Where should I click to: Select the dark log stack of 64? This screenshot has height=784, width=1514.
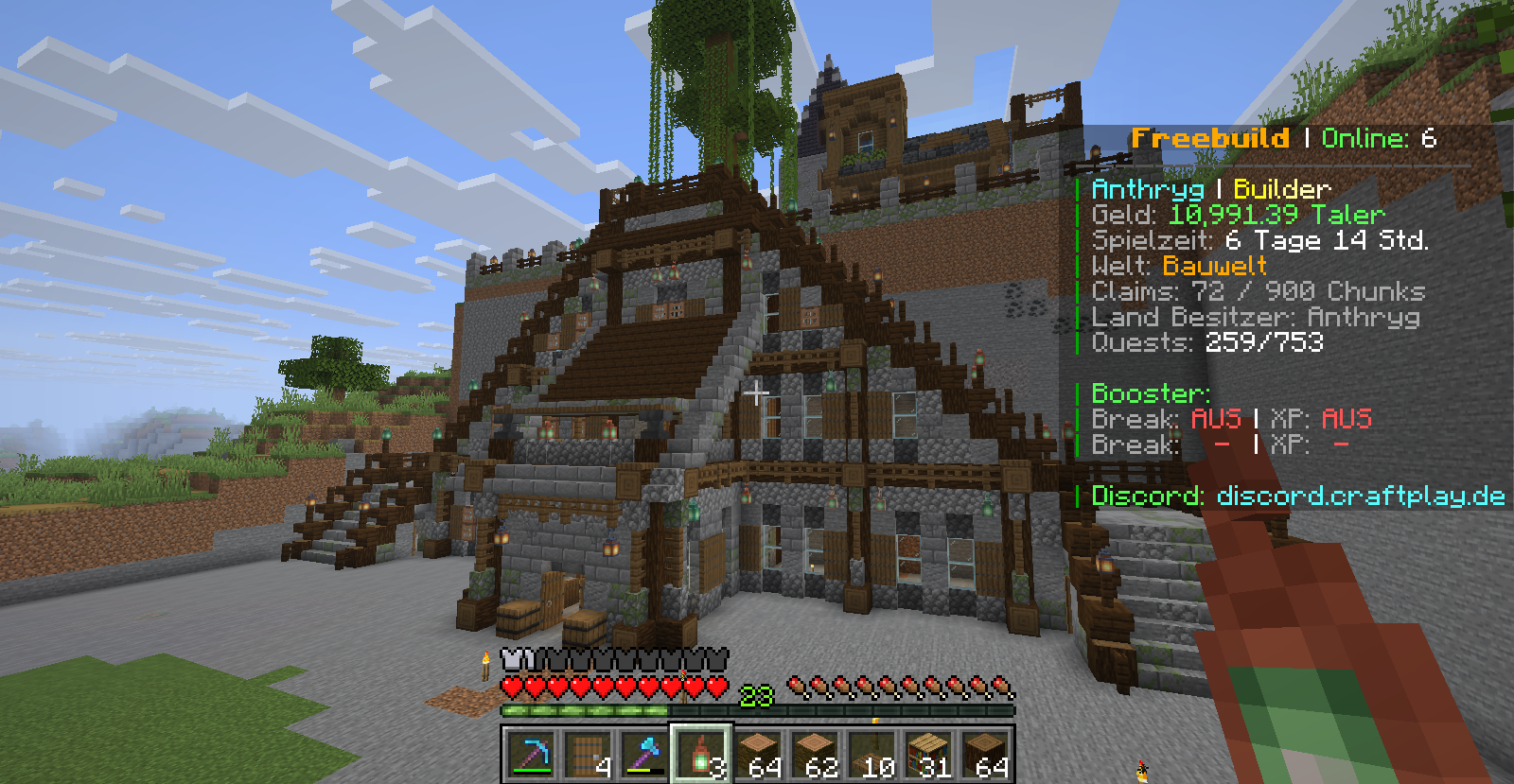[x=984, y=755]
